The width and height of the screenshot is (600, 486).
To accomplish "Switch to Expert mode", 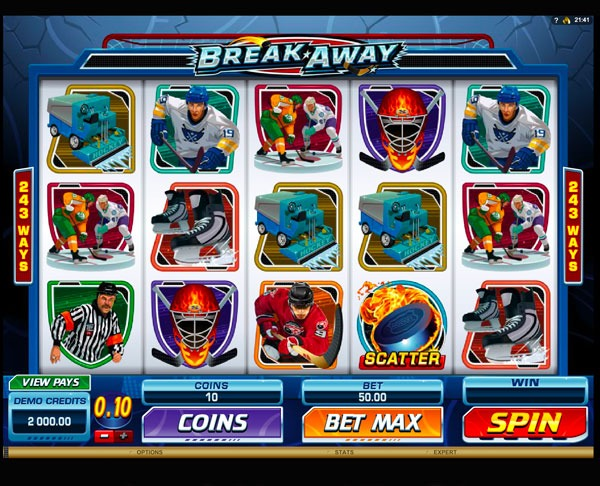I will coord(445,452).
